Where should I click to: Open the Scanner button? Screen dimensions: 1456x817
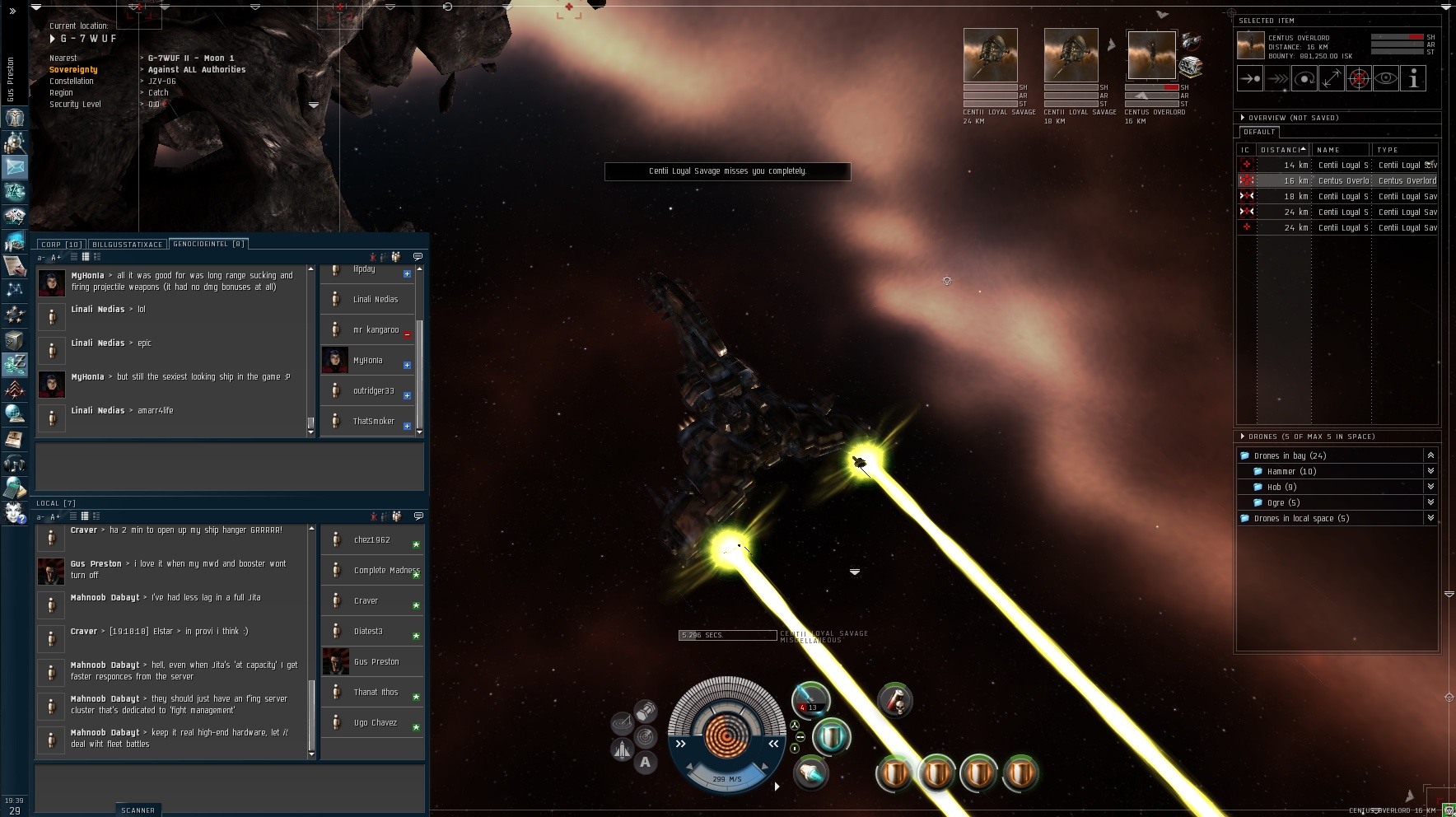pos(138,810)
